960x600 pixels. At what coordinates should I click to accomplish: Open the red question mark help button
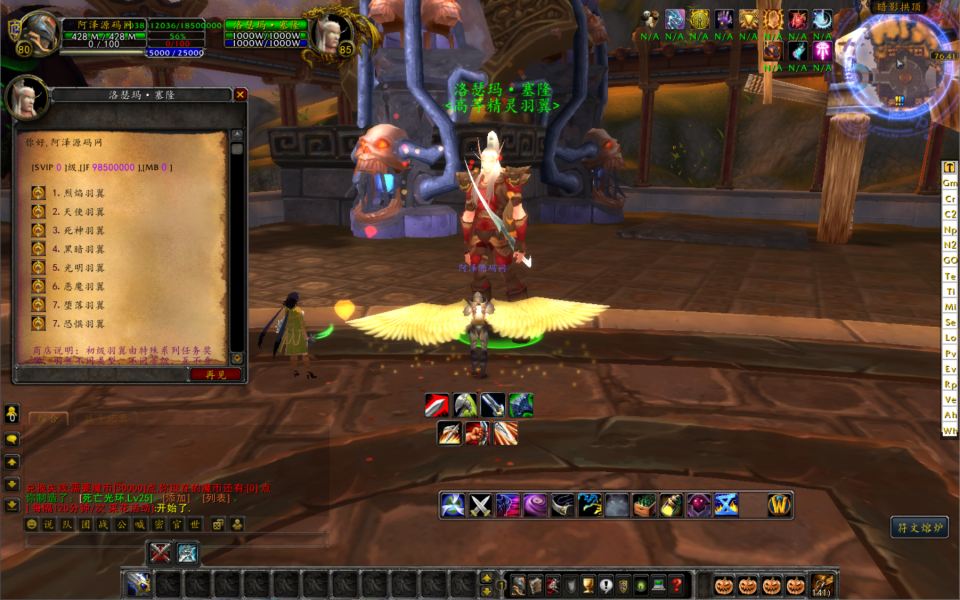[677, 585]
